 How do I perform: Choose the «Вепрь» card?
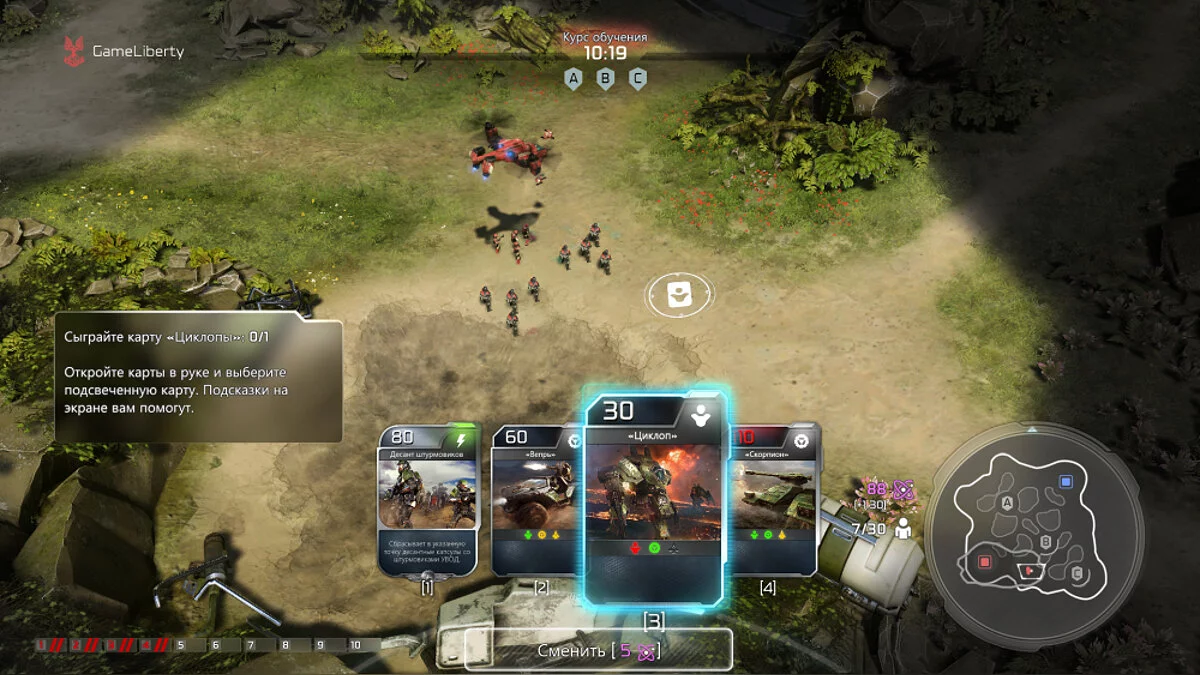click(x=536, y=500)
